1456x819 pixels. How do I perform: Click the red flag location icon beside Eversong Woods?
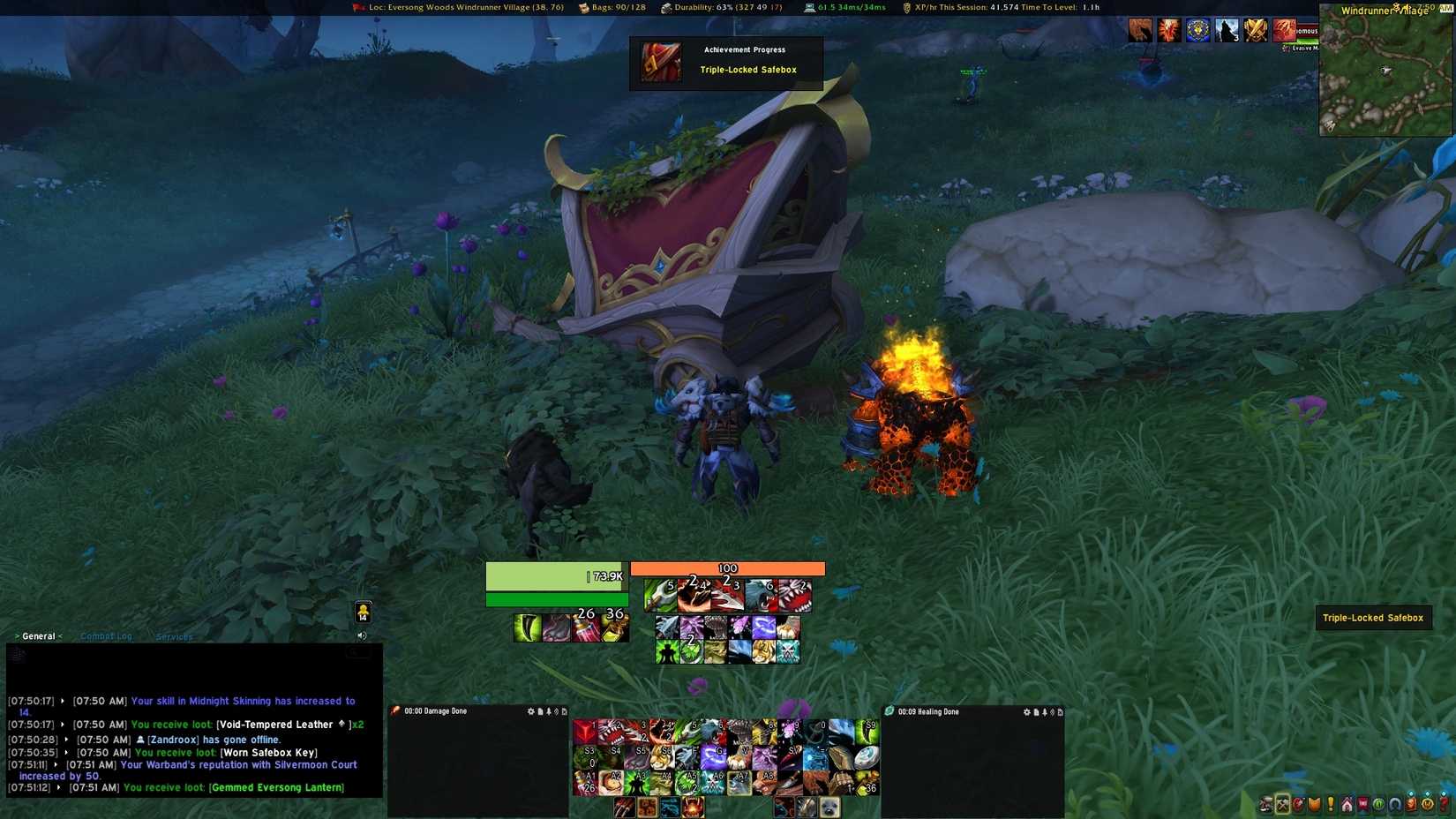[357, 7]
